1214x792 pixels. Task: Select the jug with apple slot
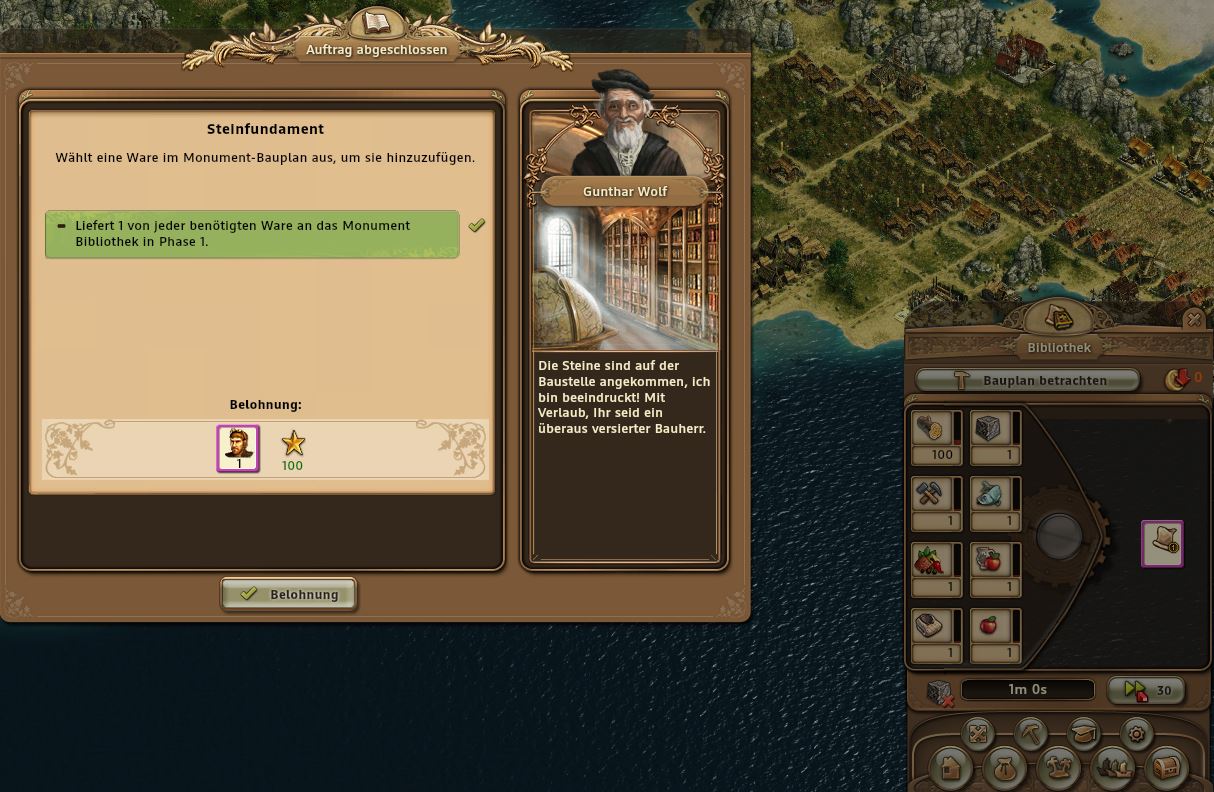[990, 560]
